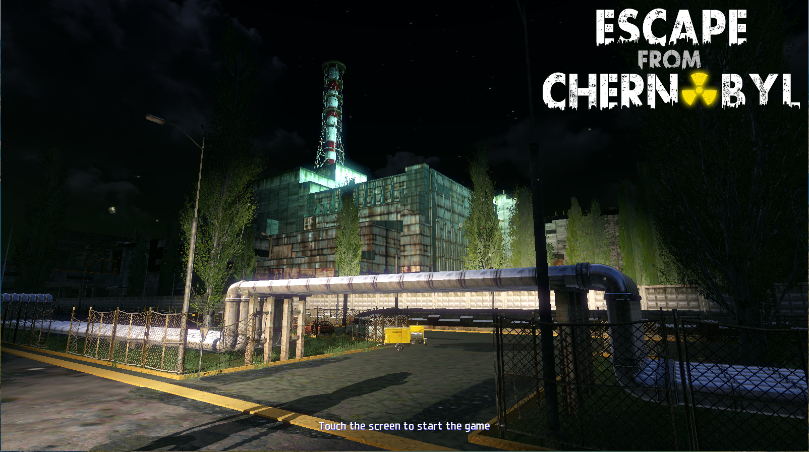Click the 'Touch the screen to start the game' prompt

pos(404,426)
